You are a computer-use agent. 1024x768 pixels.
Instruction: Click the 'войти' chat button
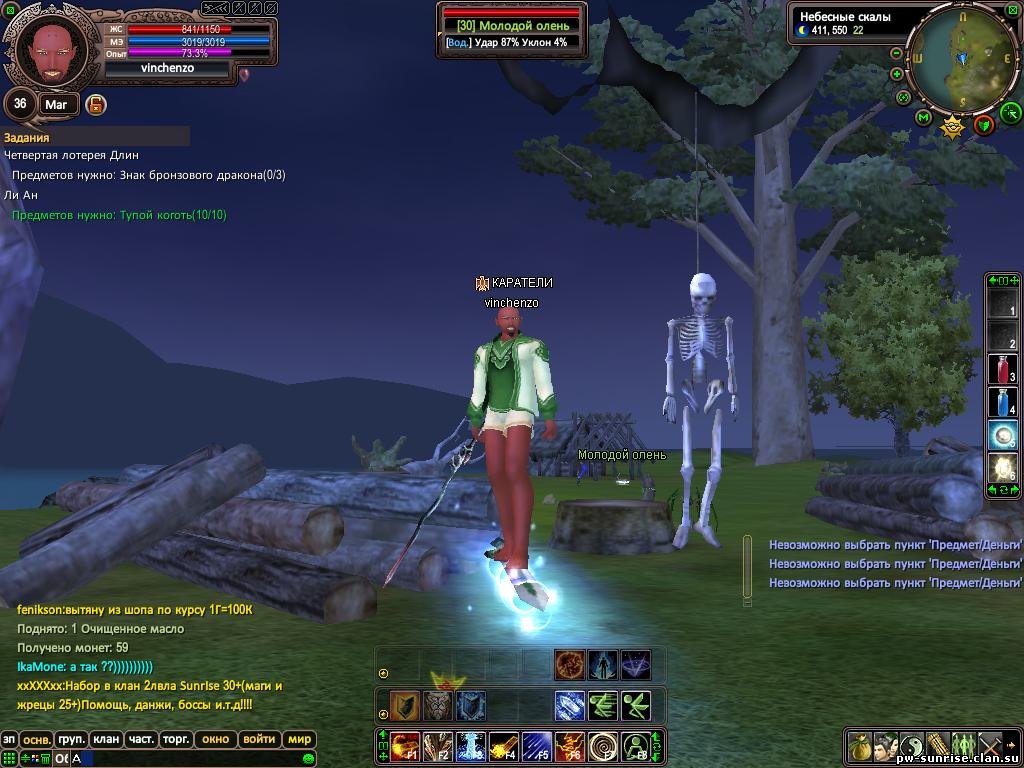(259, 740)
